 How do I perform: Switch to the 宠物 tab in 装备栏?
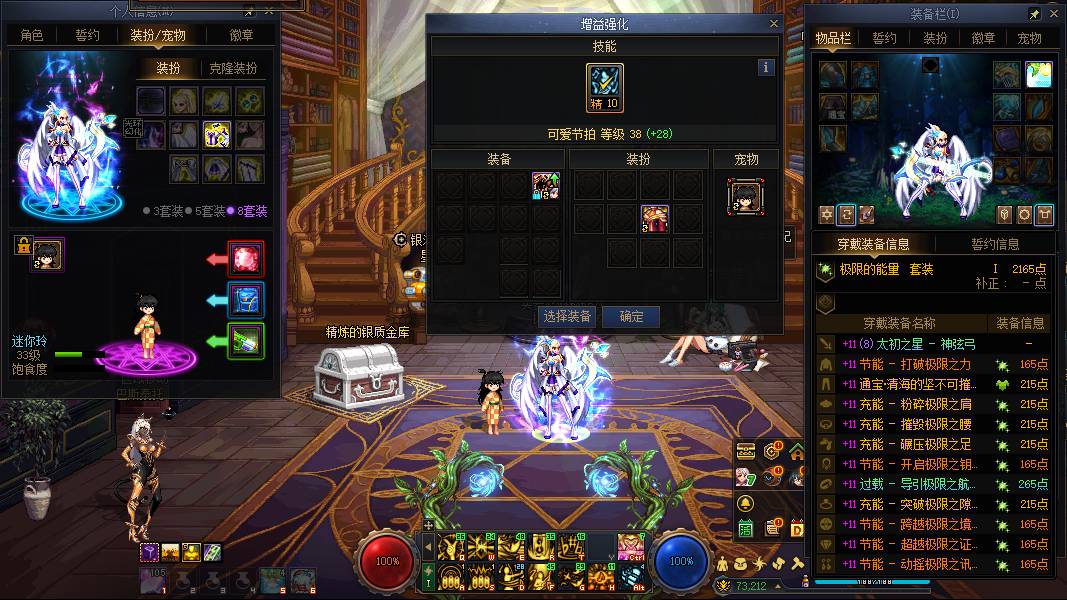coord(1029,39)
